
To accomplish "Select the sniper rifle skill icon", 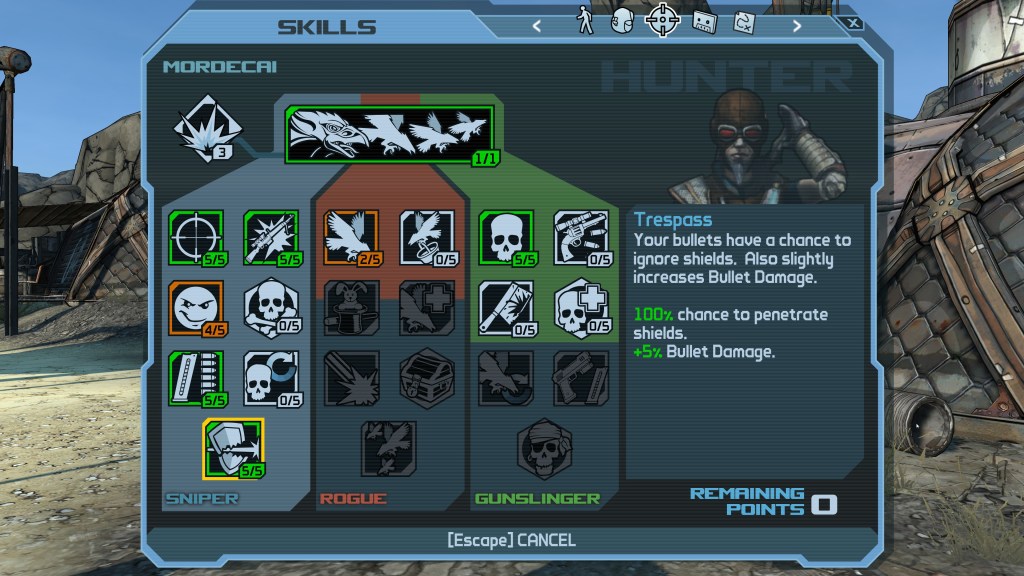I will coord(270,238).
